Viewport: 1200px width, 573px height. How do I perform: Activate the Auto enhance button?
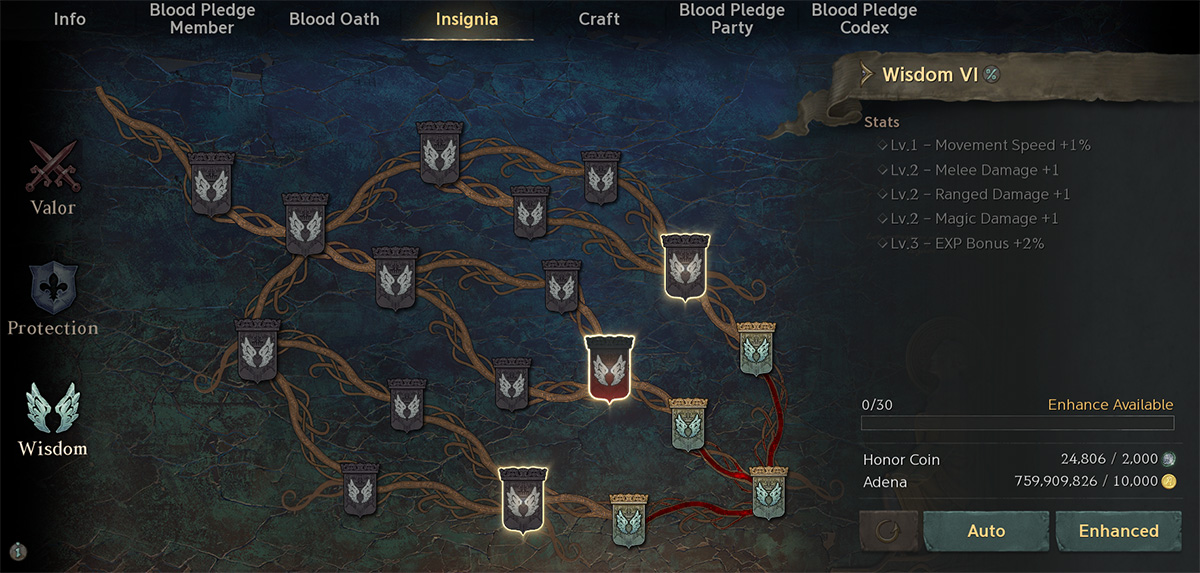coord(986,531)
